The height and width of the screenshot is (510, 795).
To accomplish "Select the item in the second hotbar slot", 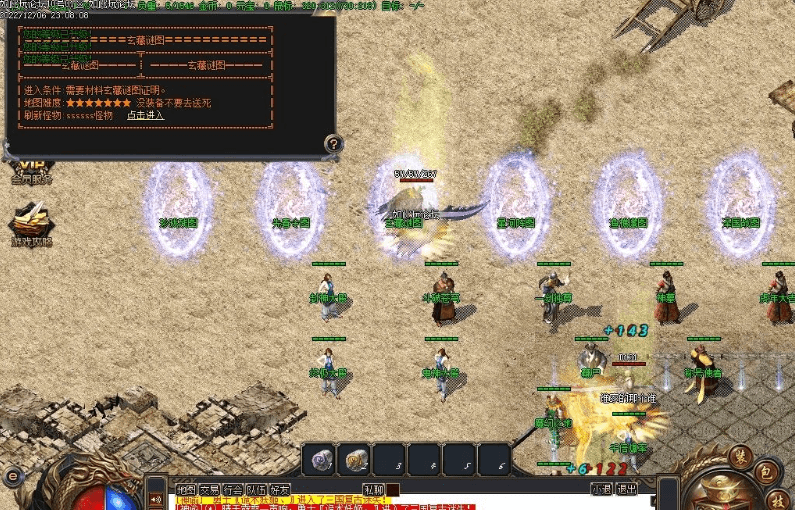I will coord(356,460).
